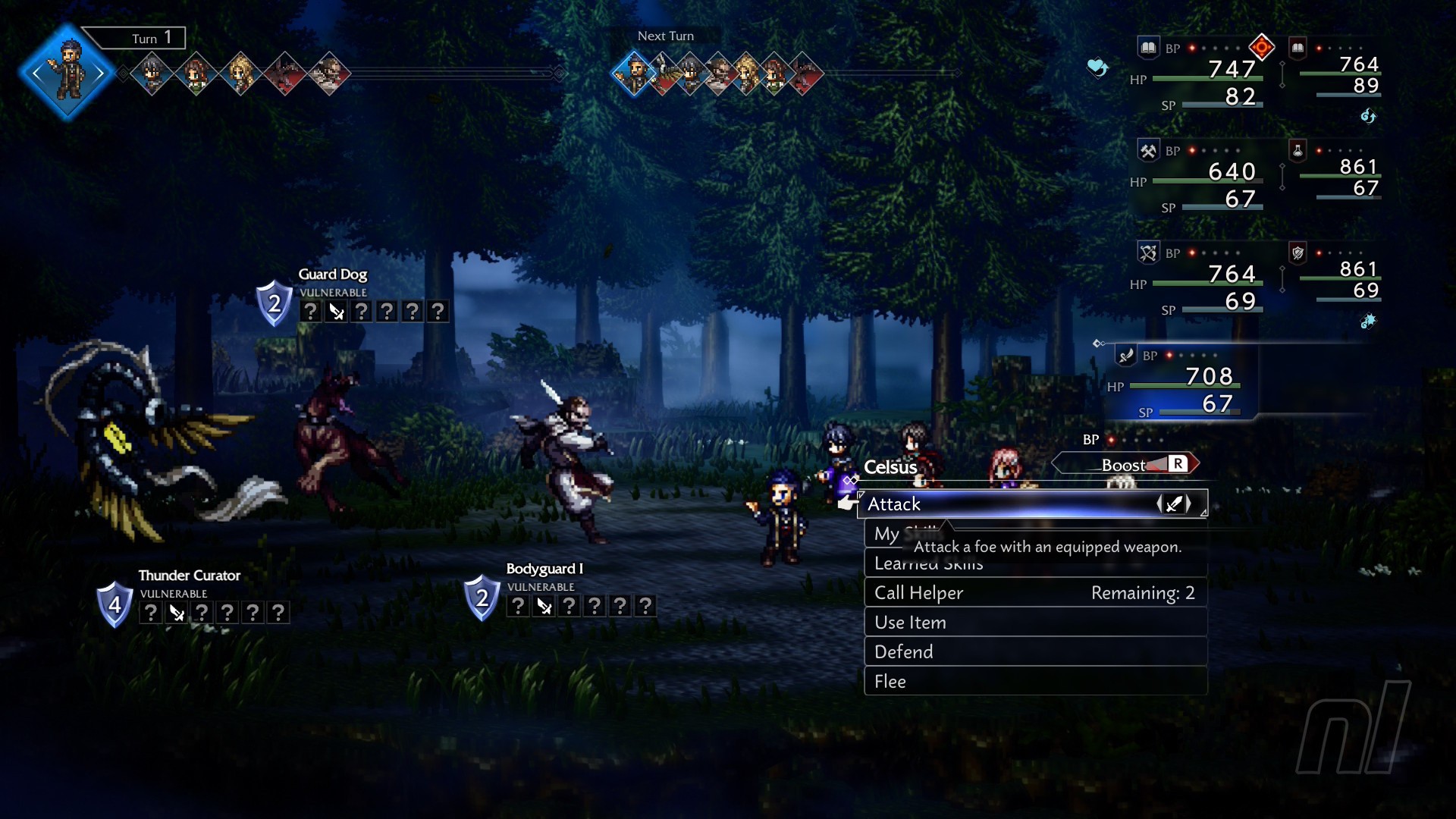The width and height of the screenshot is (1456, 819).
Task: Switch attack weapon with right arrow
Action: pyautogui.click(x=1188, y=504)
